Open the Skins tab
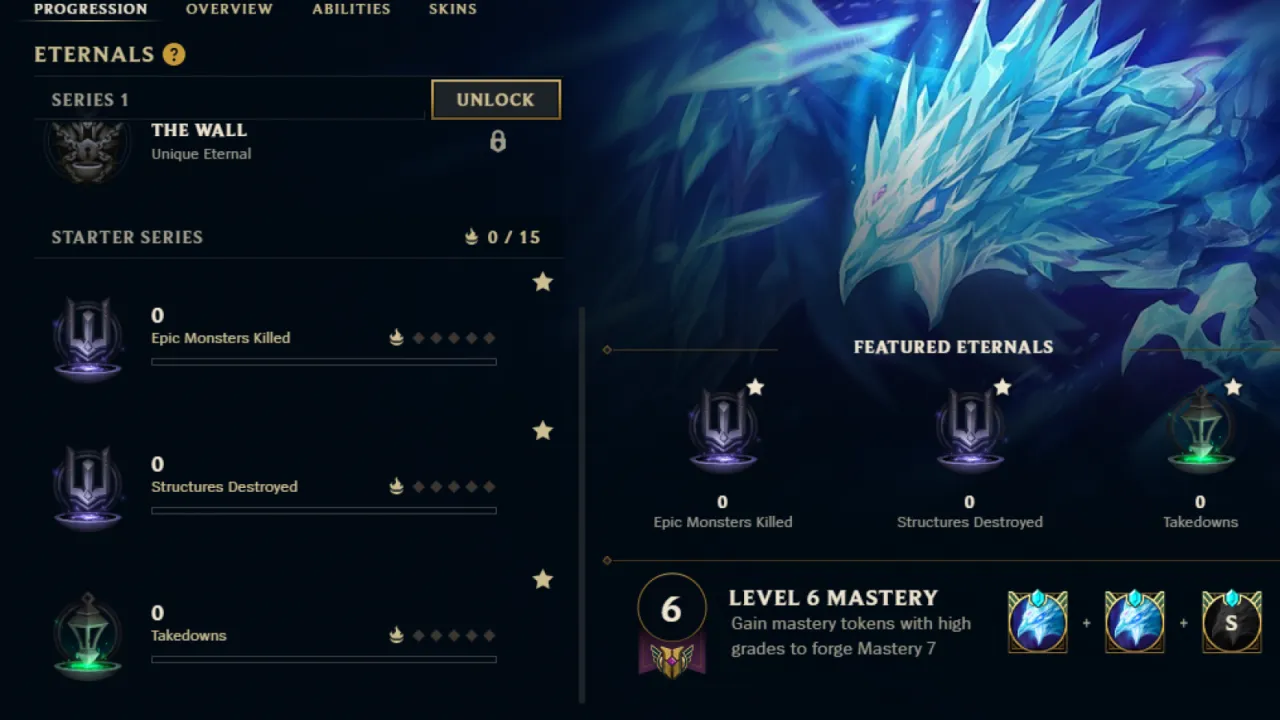 (452, 9)
